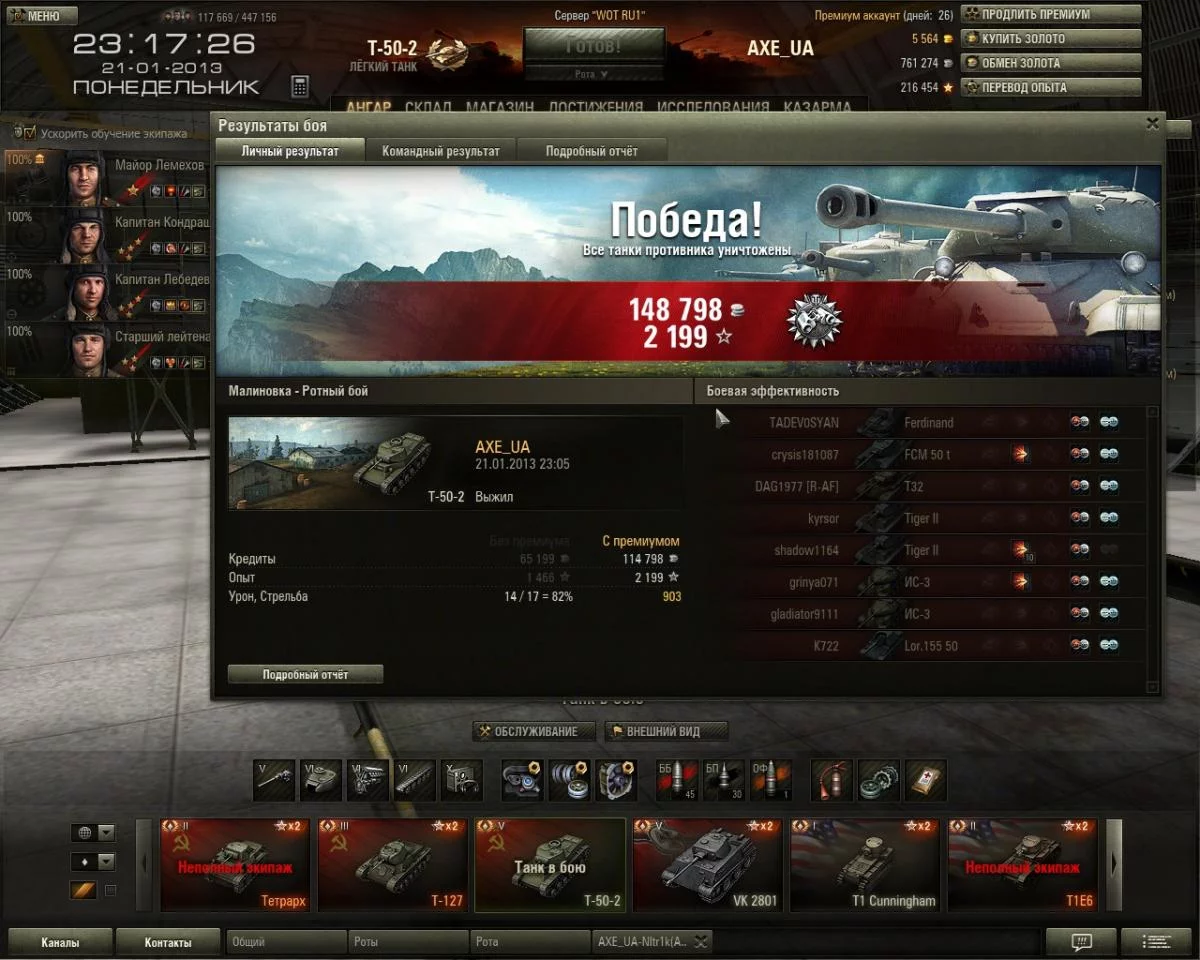
Task: Open the Меню button
Action: (x=39, y=16)
